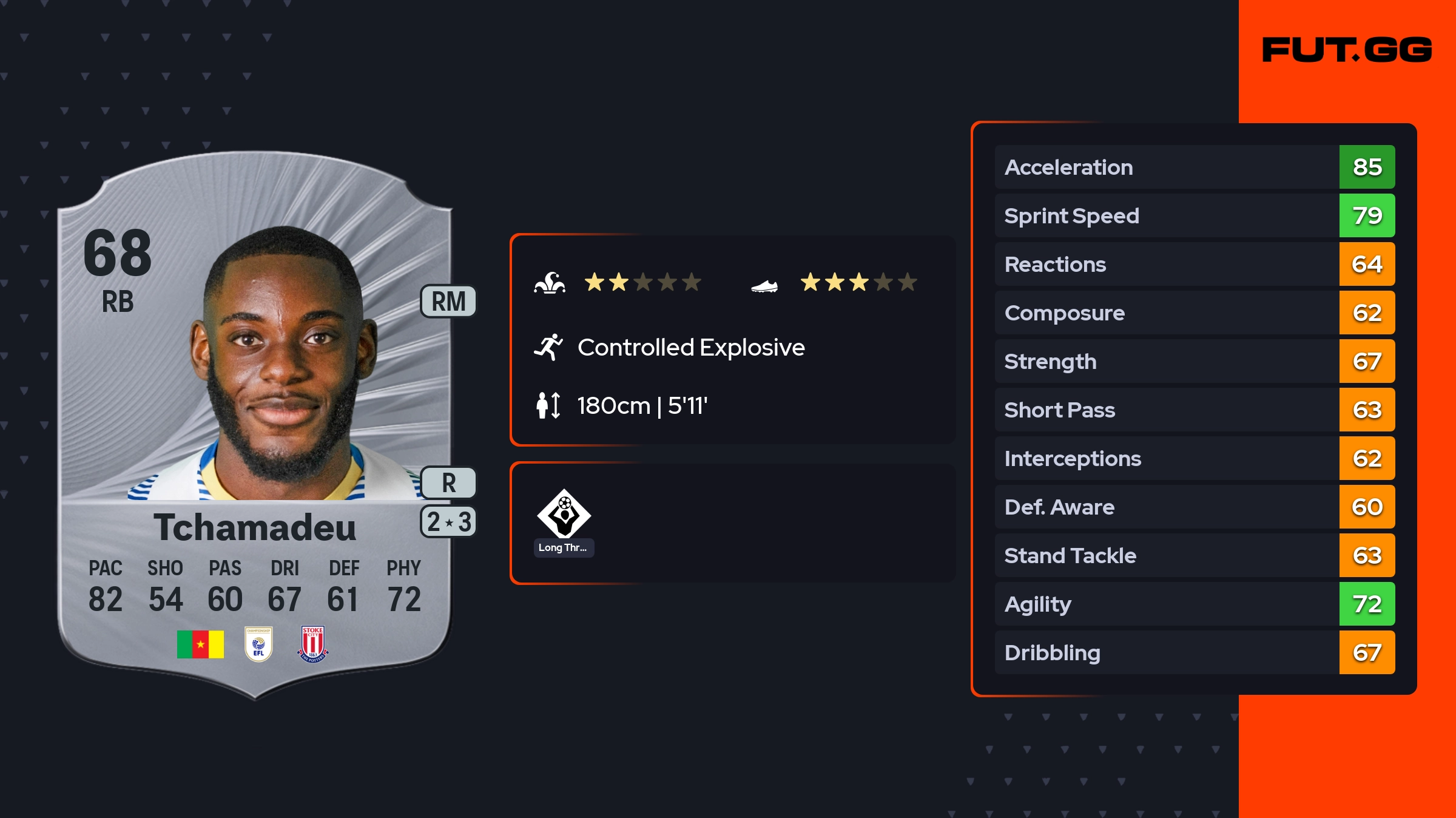The height and width of the screenshot is (818, 1456).
Task: Select the Stoke City club badge
Action: 313,644
